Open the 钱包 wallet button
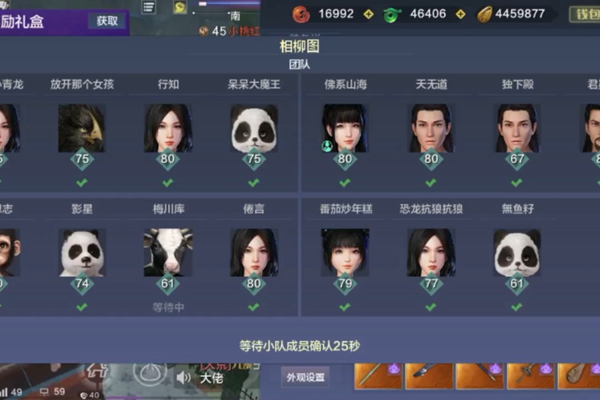 [x=584, y=14]
